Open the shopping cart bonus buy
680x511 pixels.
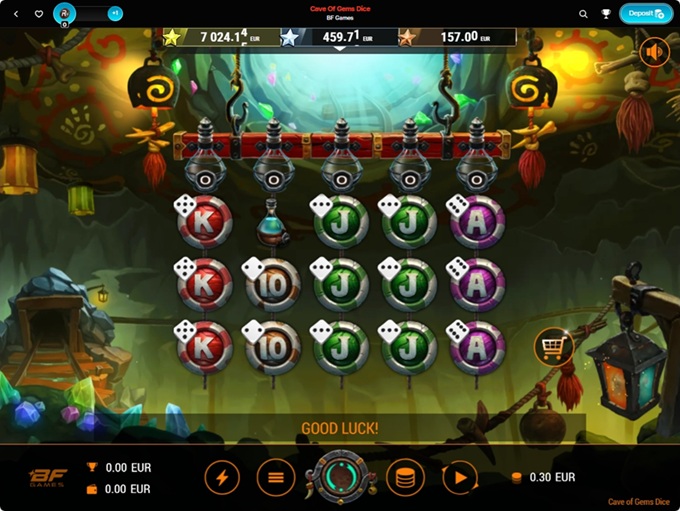553,346
